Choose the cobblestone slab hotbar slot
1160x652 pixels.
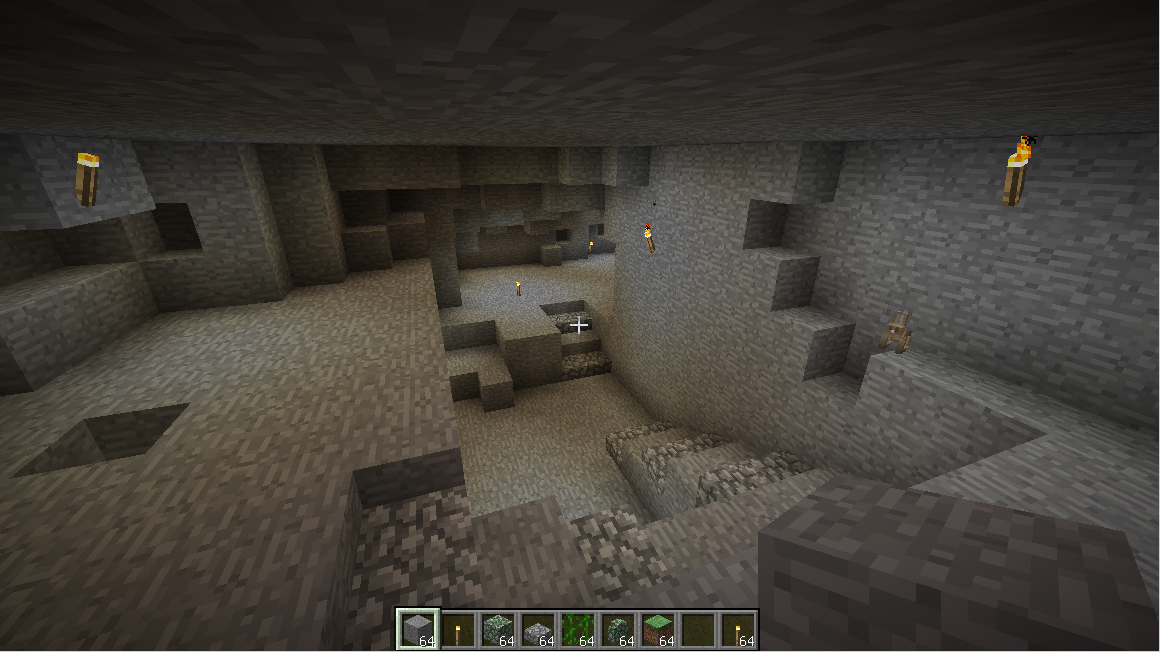click(537, 629)
